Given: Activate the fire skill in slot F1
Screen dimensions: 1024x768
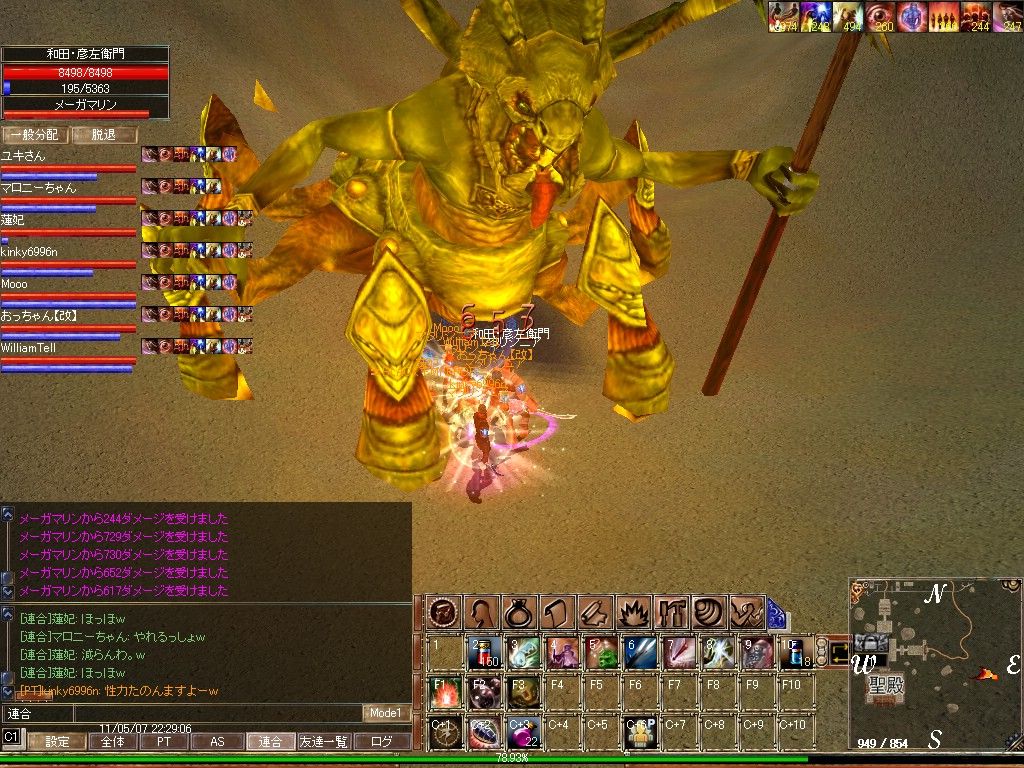Looking at the screenshot, I should tap(444, 692).
